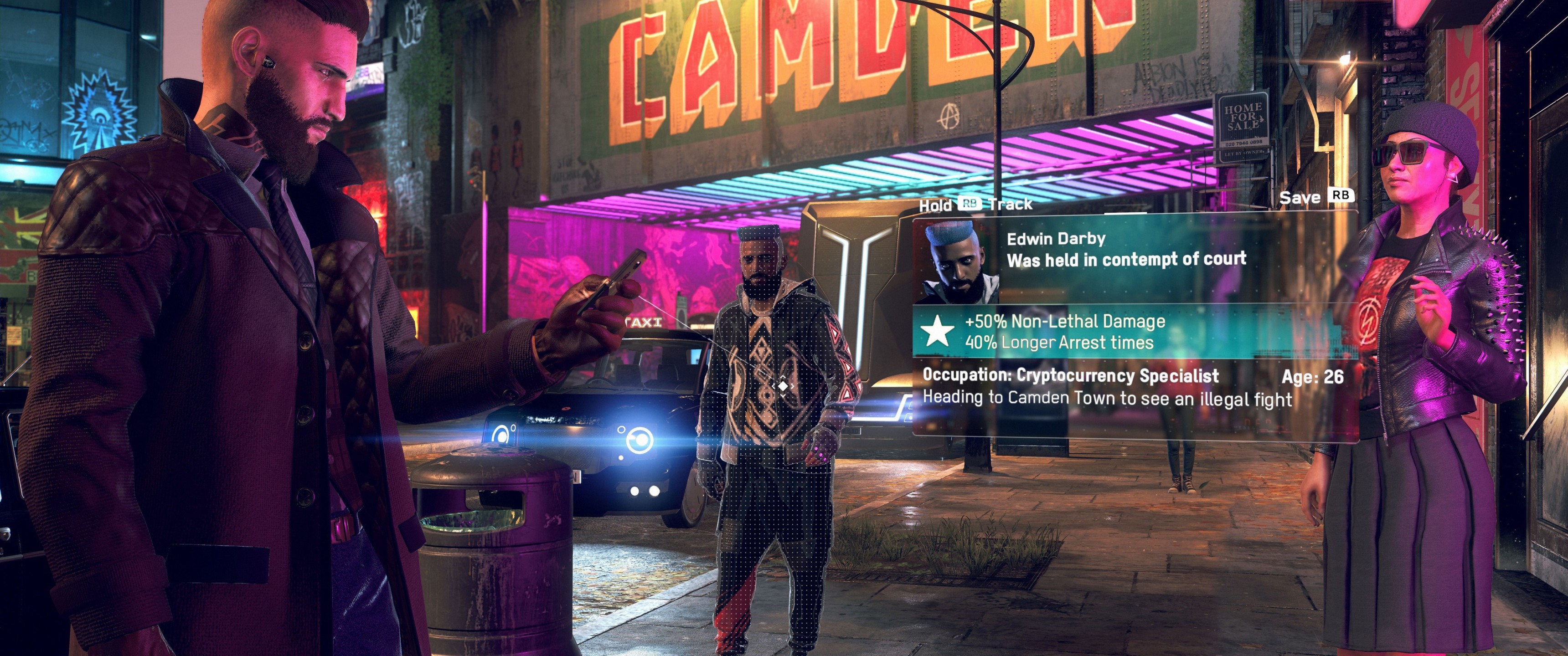Select the star perk icon
The height and width of the screenshot is (656, 1568).
pos(937,332)
